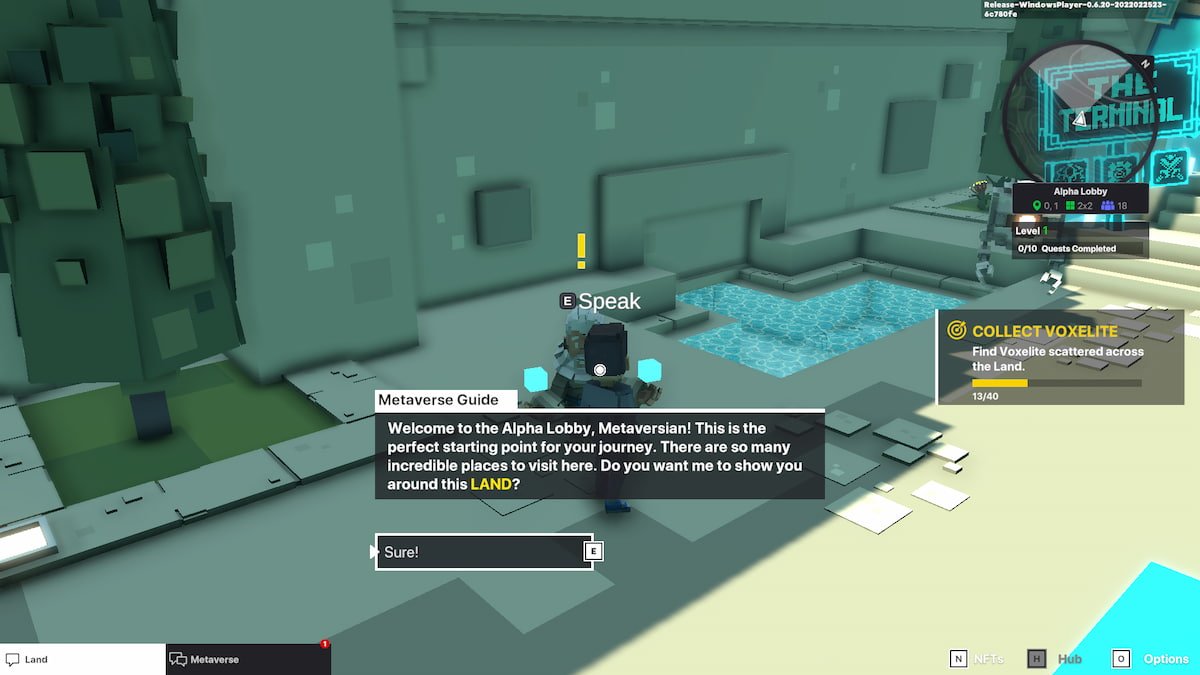
Task: Open the Metaverse chat tab
Action: 248,659
